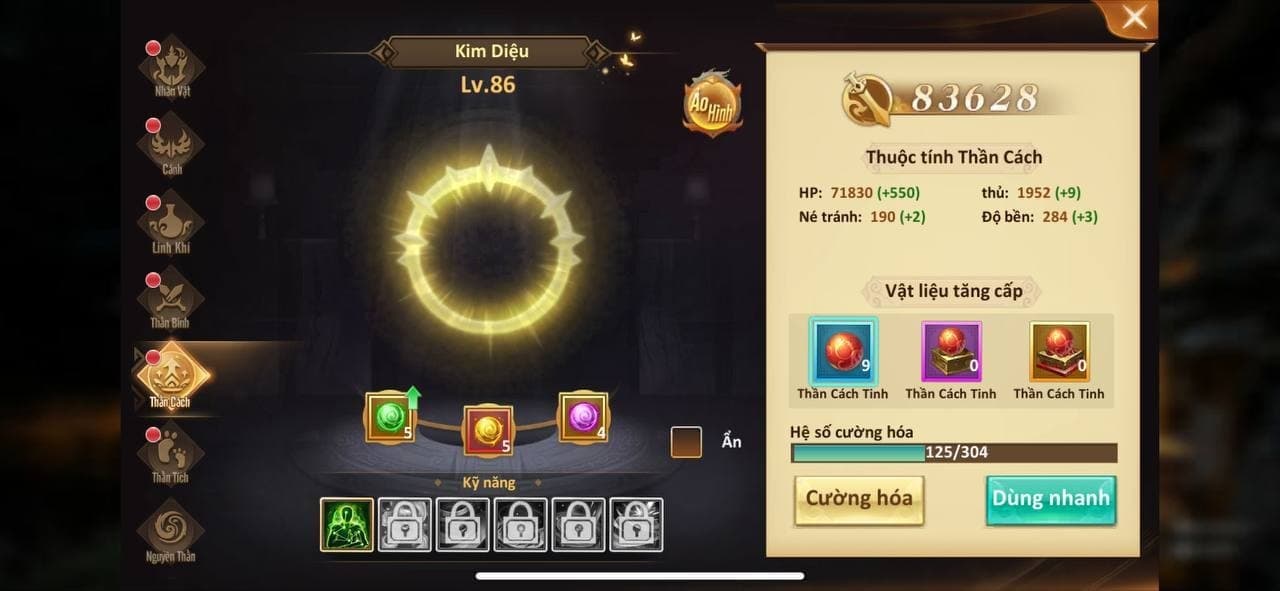Select the purple-framed Thần Cách Tinh material

point(951,352)
